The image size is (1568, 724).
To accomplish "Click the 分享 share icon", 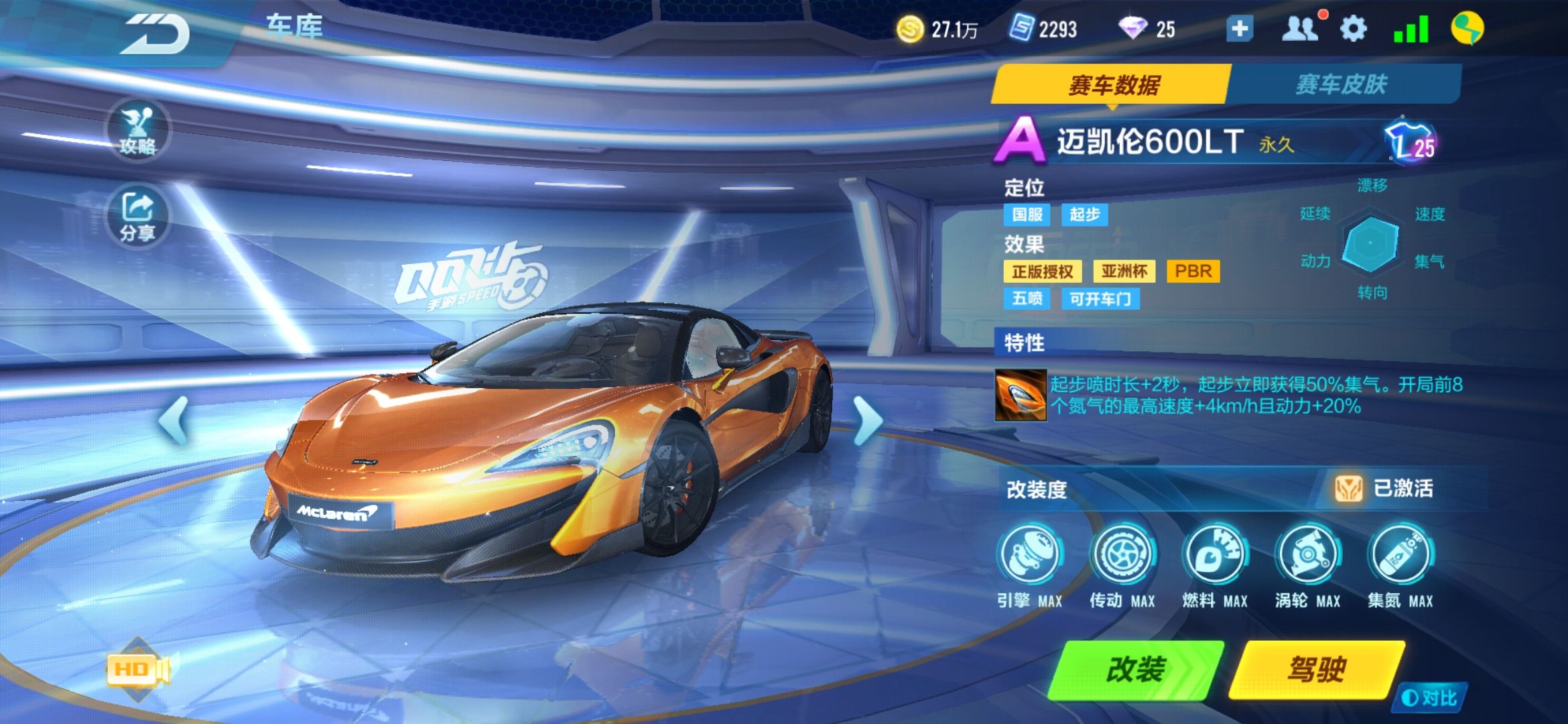I will [137, 215].
